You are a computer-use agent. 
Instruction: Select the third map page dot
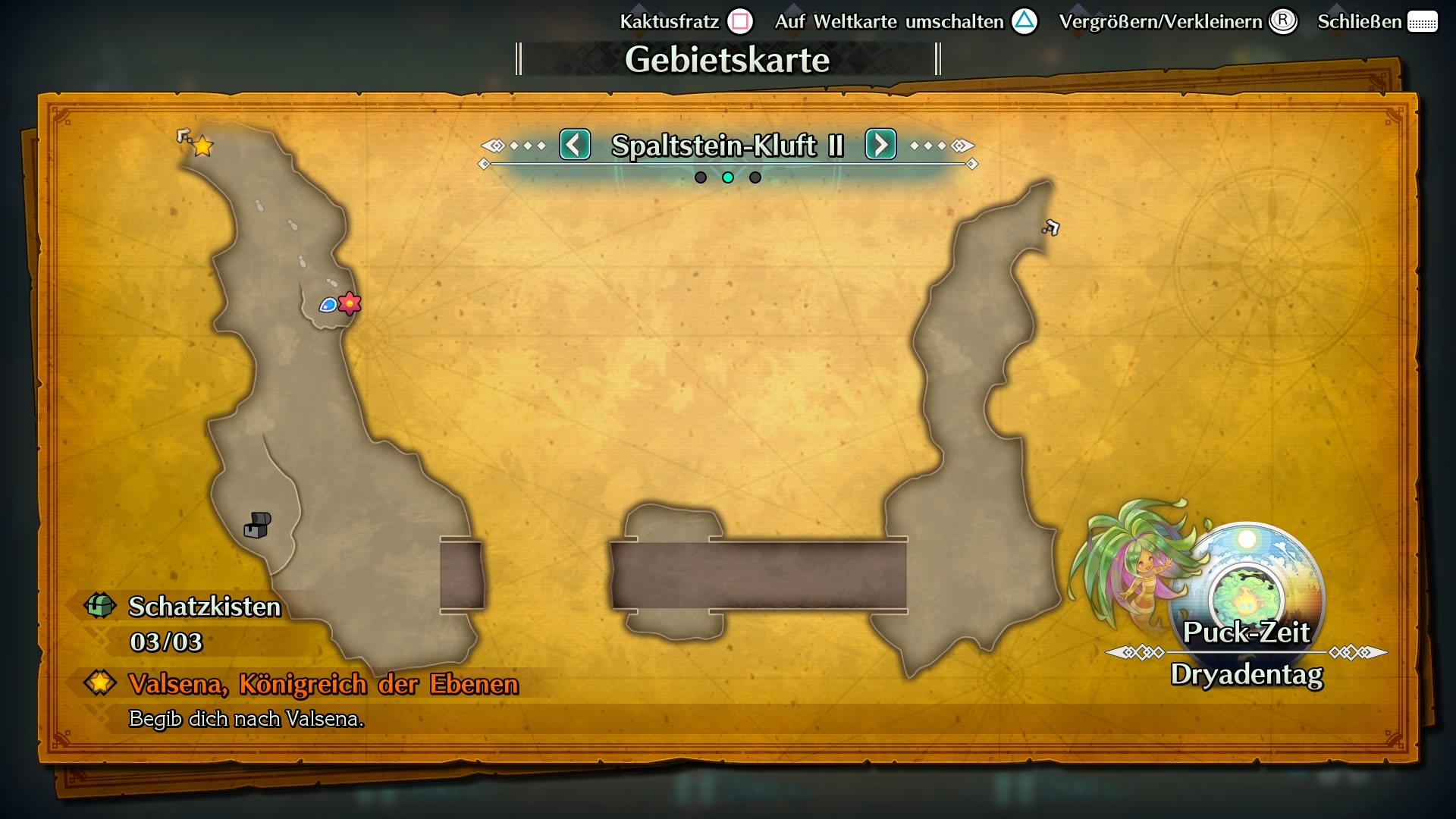coord(755,177)
